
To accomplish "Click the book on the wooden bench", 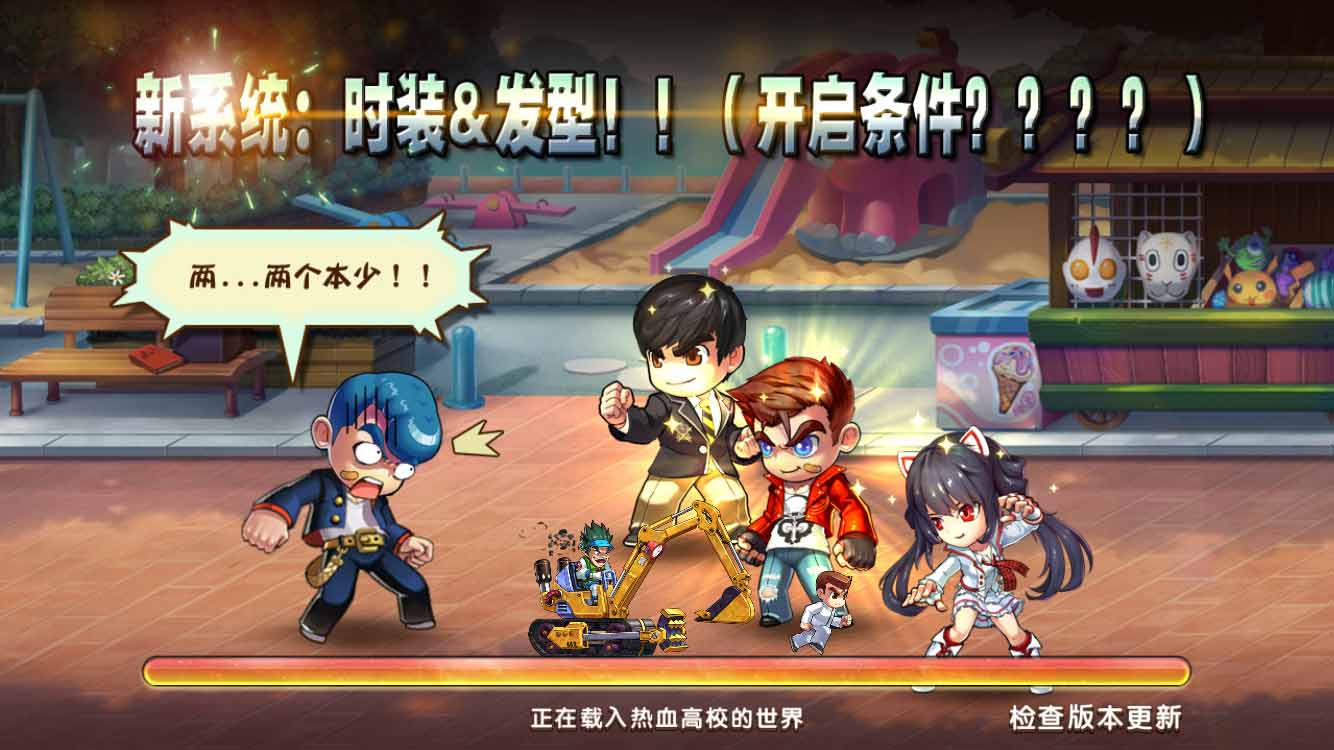I will 155,360.
